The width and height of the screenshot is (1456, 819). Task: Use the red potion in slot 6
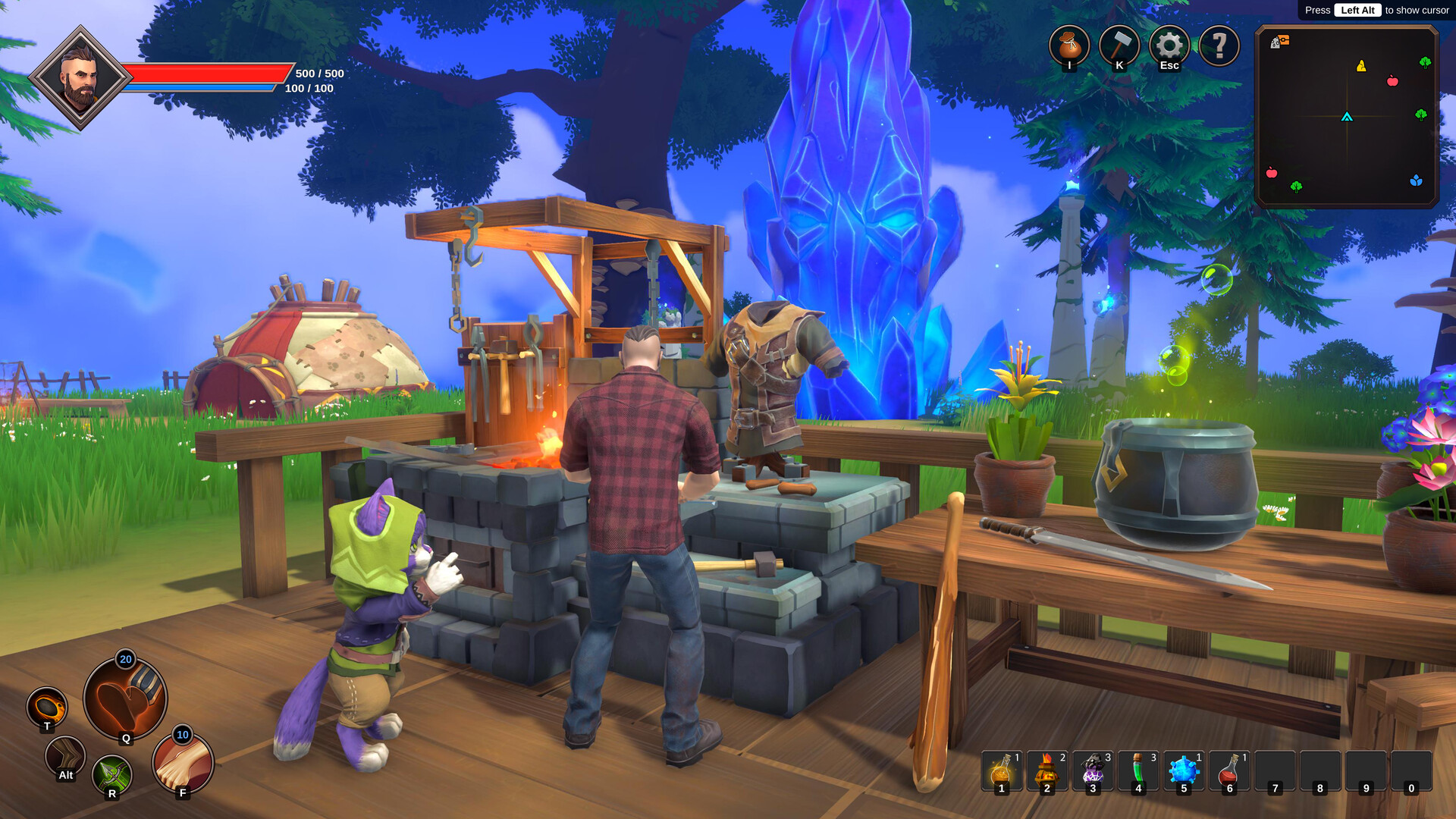[x=1229, y=770]
